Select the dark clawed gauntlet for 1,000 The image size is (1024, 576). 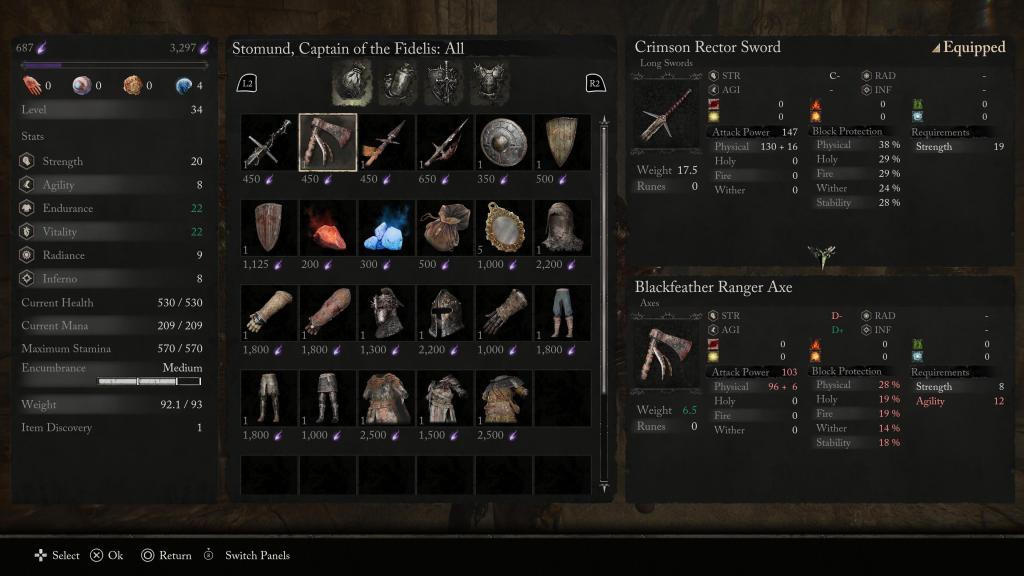point(503,313)
